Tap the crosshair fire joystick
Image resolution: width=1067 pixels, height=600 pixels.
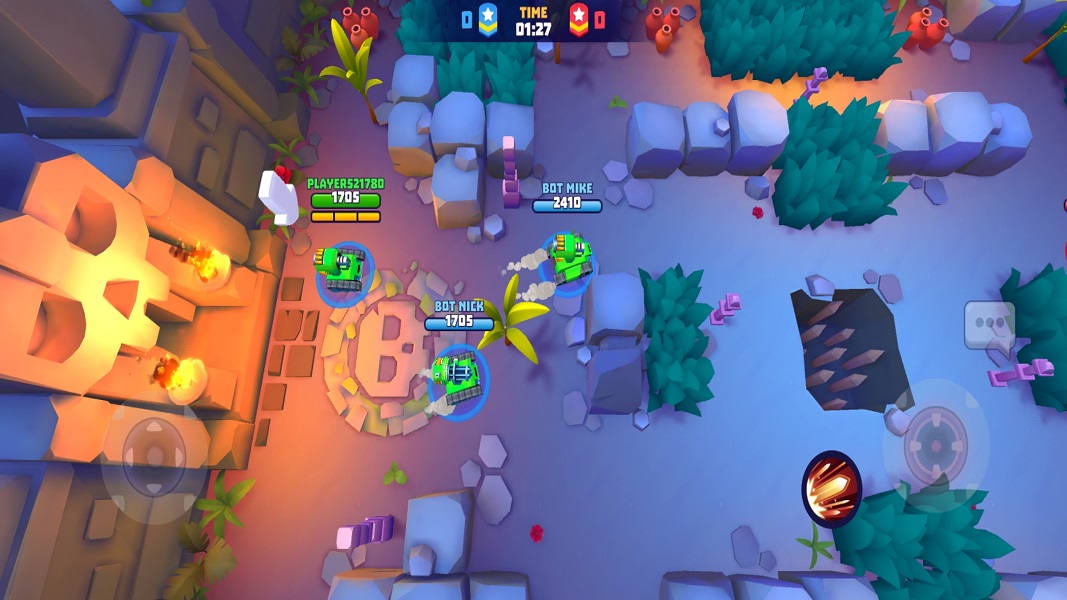click(936, 447)
